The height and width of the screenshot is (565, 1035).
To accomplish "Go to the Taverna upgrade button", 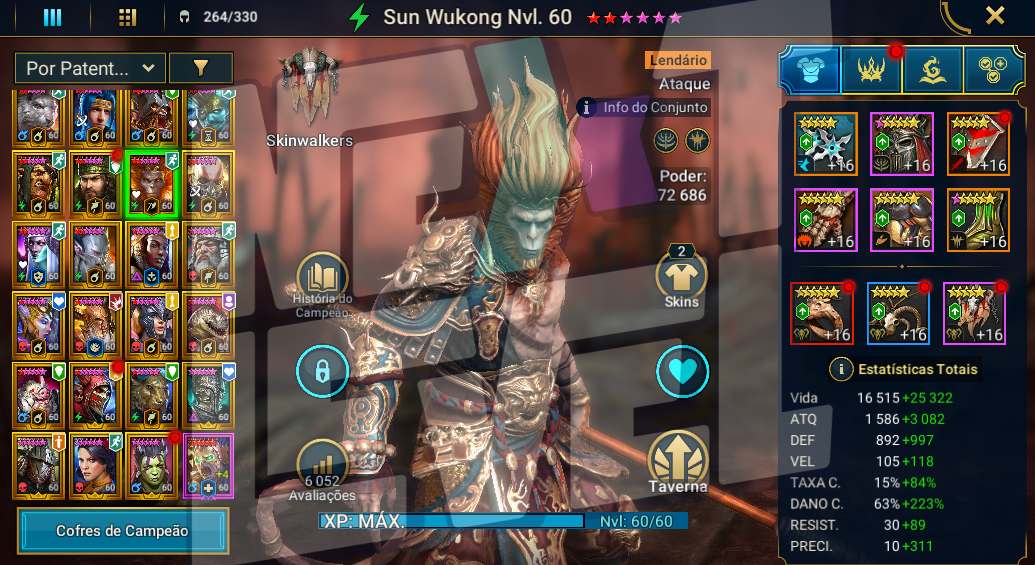I will click(680, 459).
